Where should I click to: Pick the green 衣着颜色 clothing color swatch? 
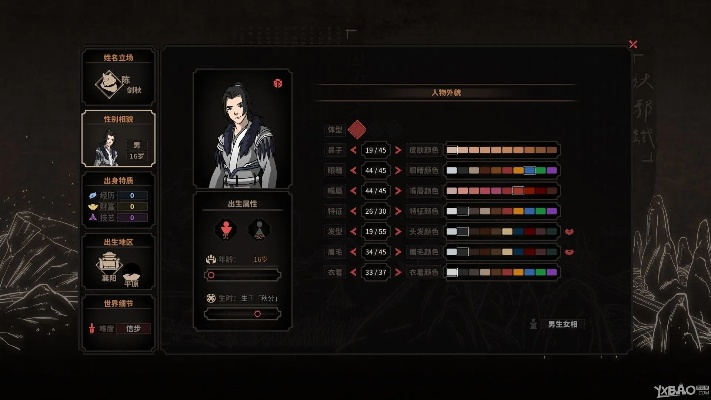540,272
